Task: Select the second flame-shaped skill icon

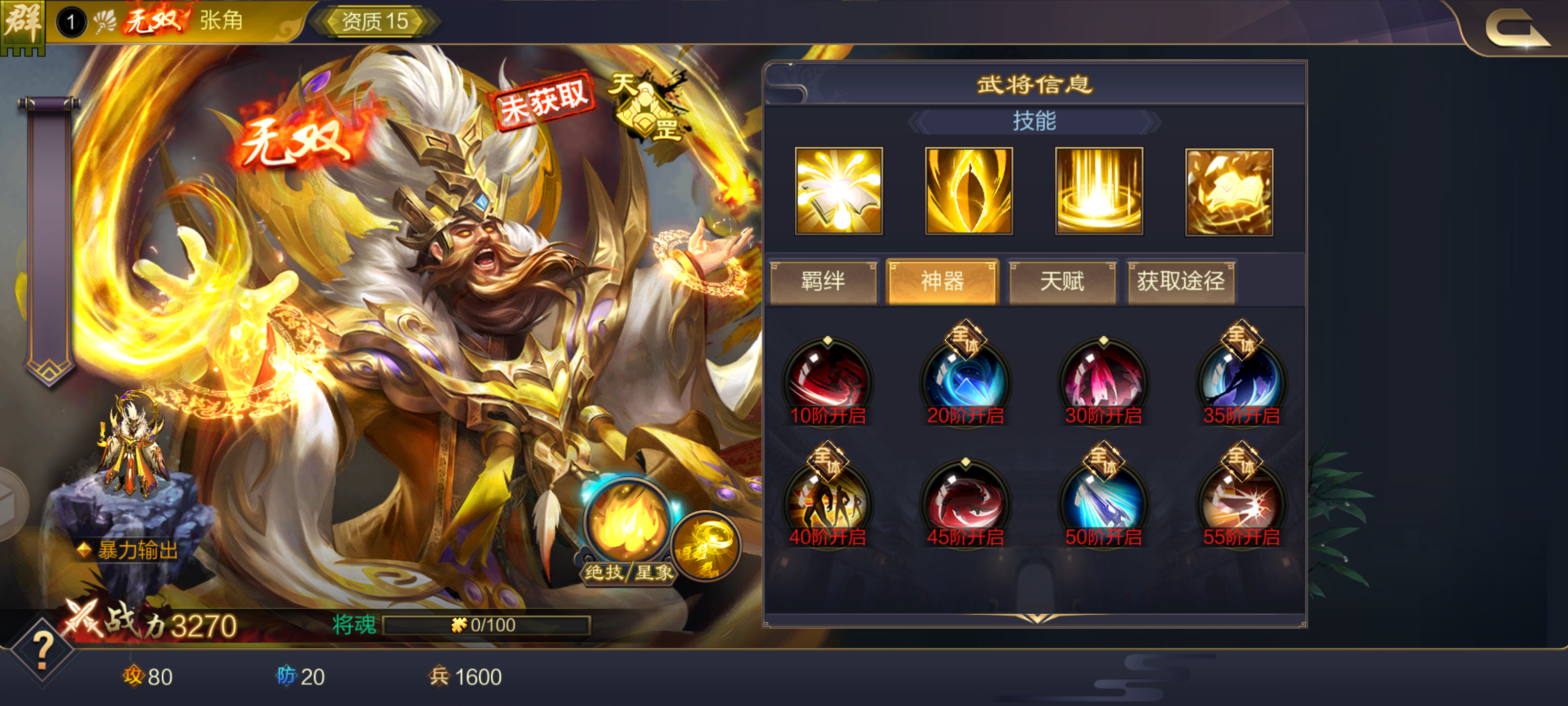Action: [x=969, y=191]
